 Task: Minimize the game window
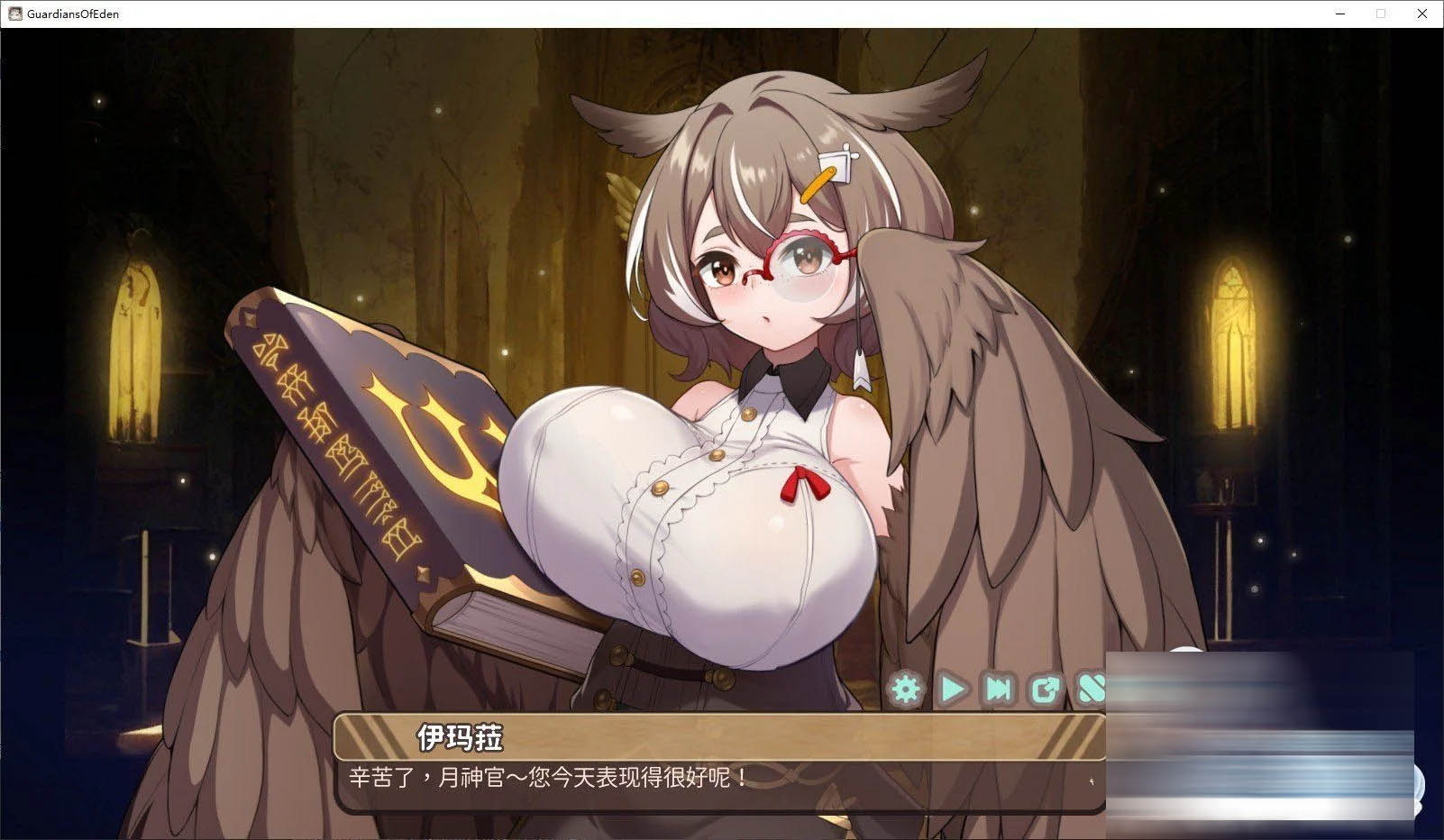click(1339, 14)
